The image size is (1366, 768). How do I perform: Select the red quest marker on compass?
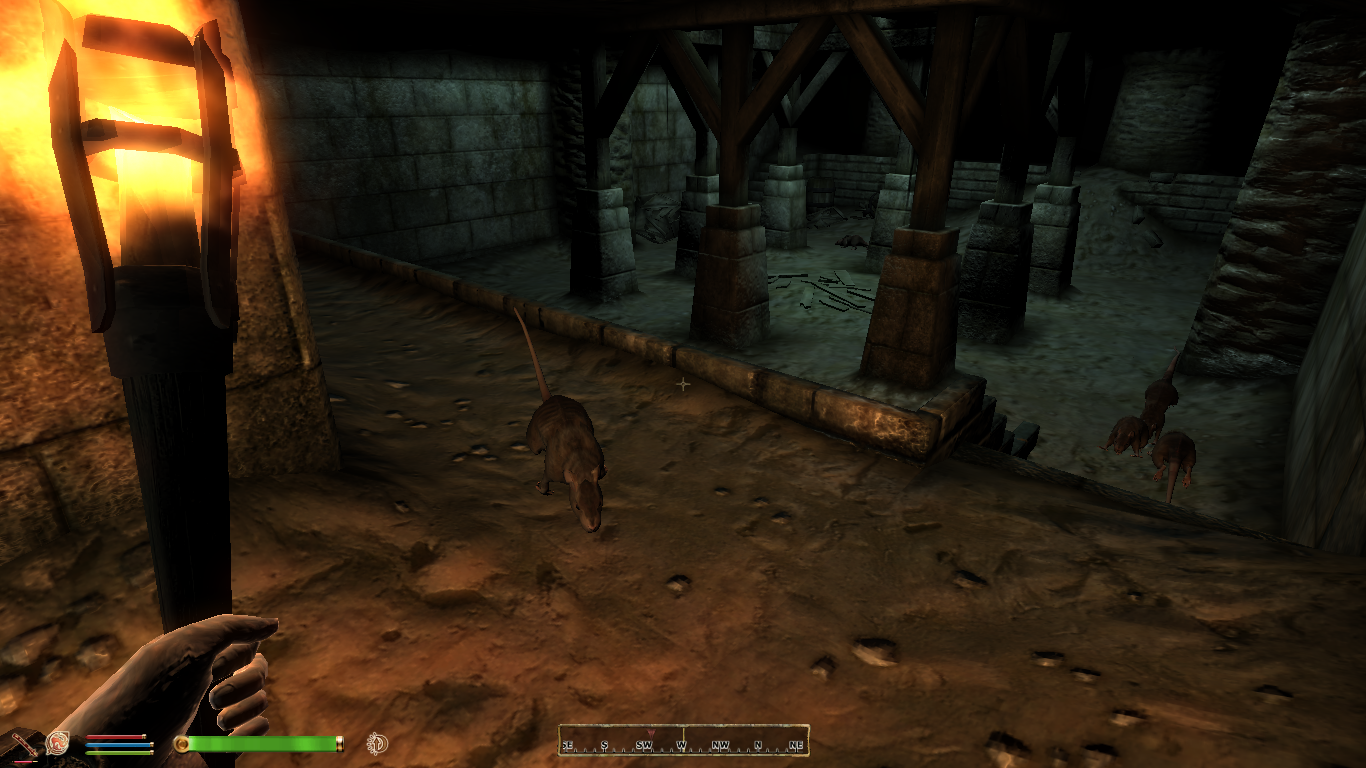pyautogui.click(x=651, y=732)
